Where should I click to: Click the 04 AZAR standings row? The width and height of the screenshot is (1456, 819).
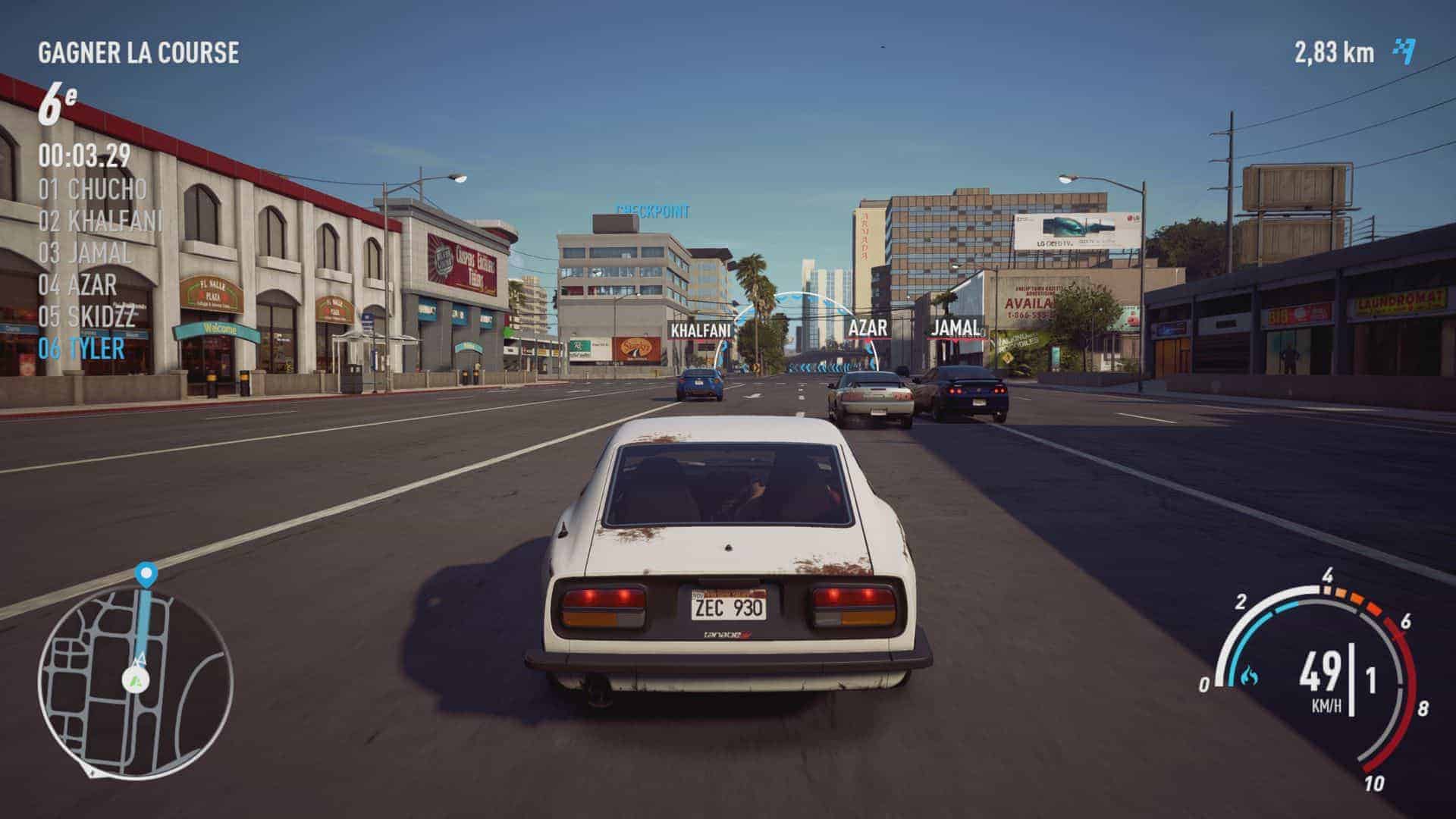point(78,285)
